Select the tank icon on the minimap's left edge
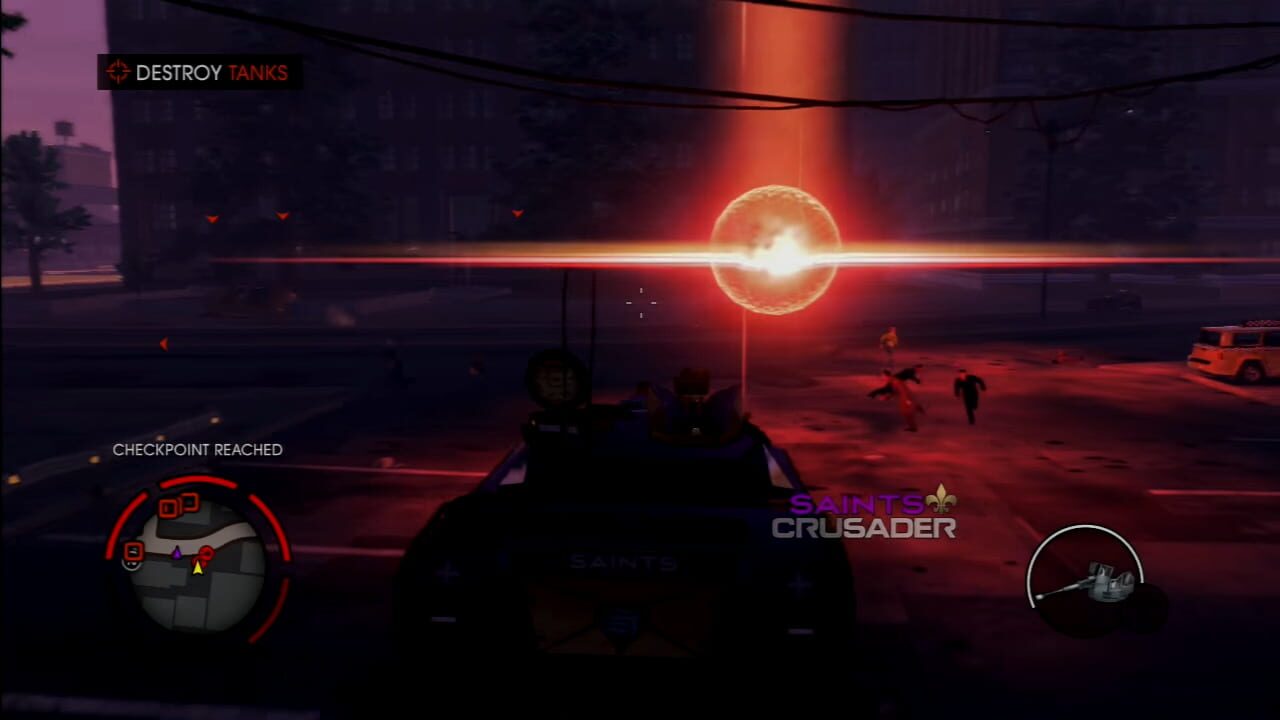The width and height of the screenshot is (1280, 720). (x=131, y=550)
